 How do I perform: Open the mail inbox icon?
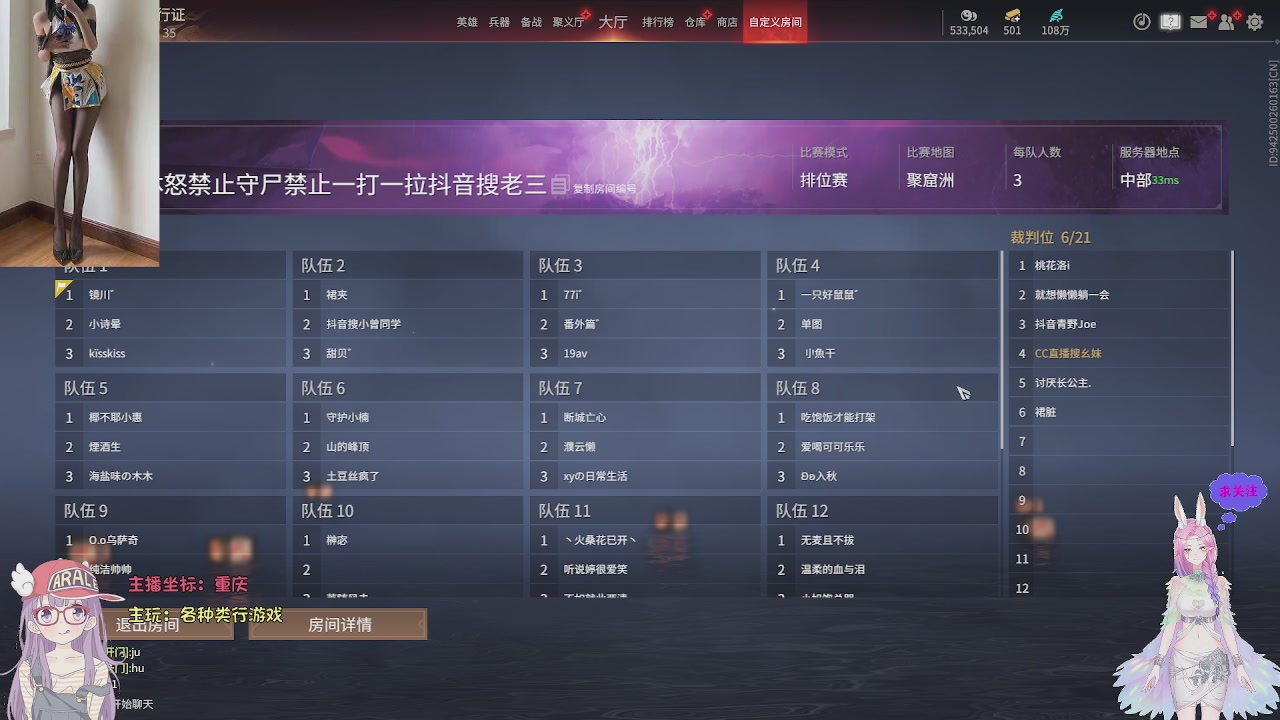[x=1198, y=21]
